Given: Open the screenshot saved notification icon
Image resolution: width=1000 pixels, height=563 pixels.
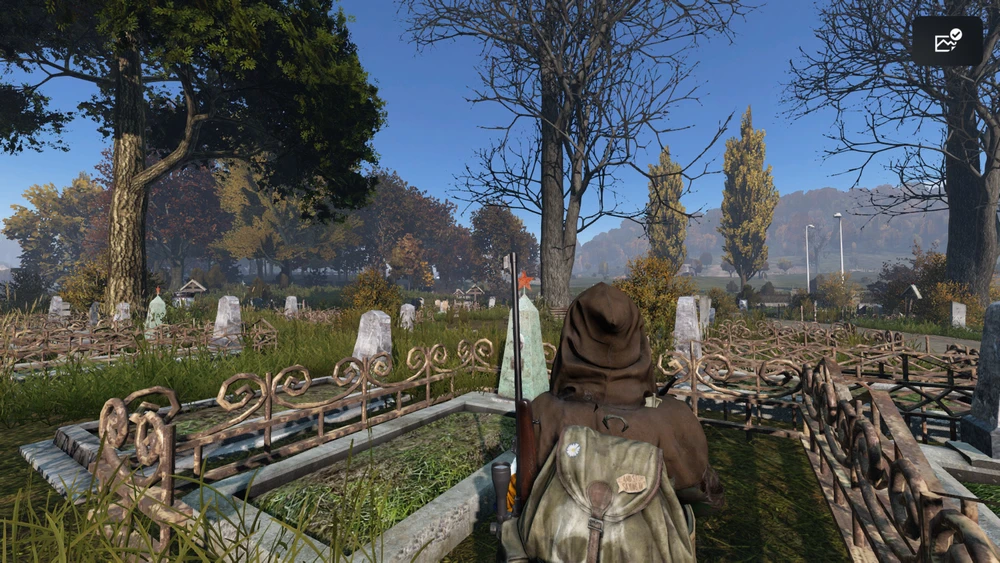Looking at the screenshot, I should [x=946, y=41].
